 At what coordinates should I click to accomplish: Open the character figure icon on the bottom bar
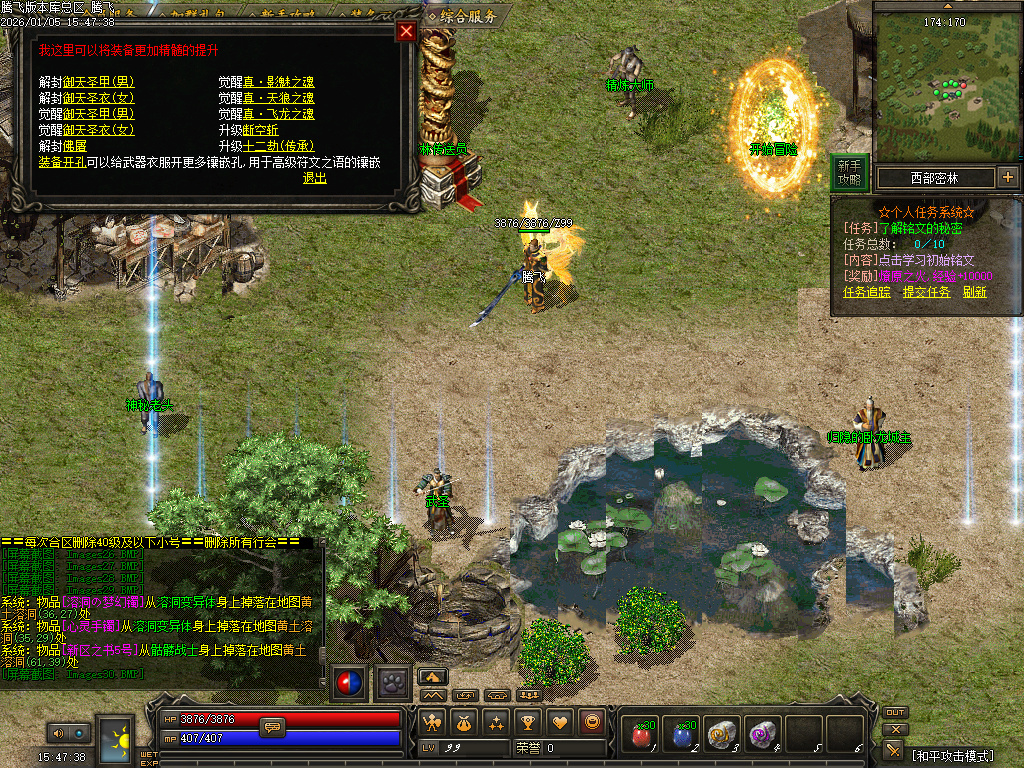432,721
